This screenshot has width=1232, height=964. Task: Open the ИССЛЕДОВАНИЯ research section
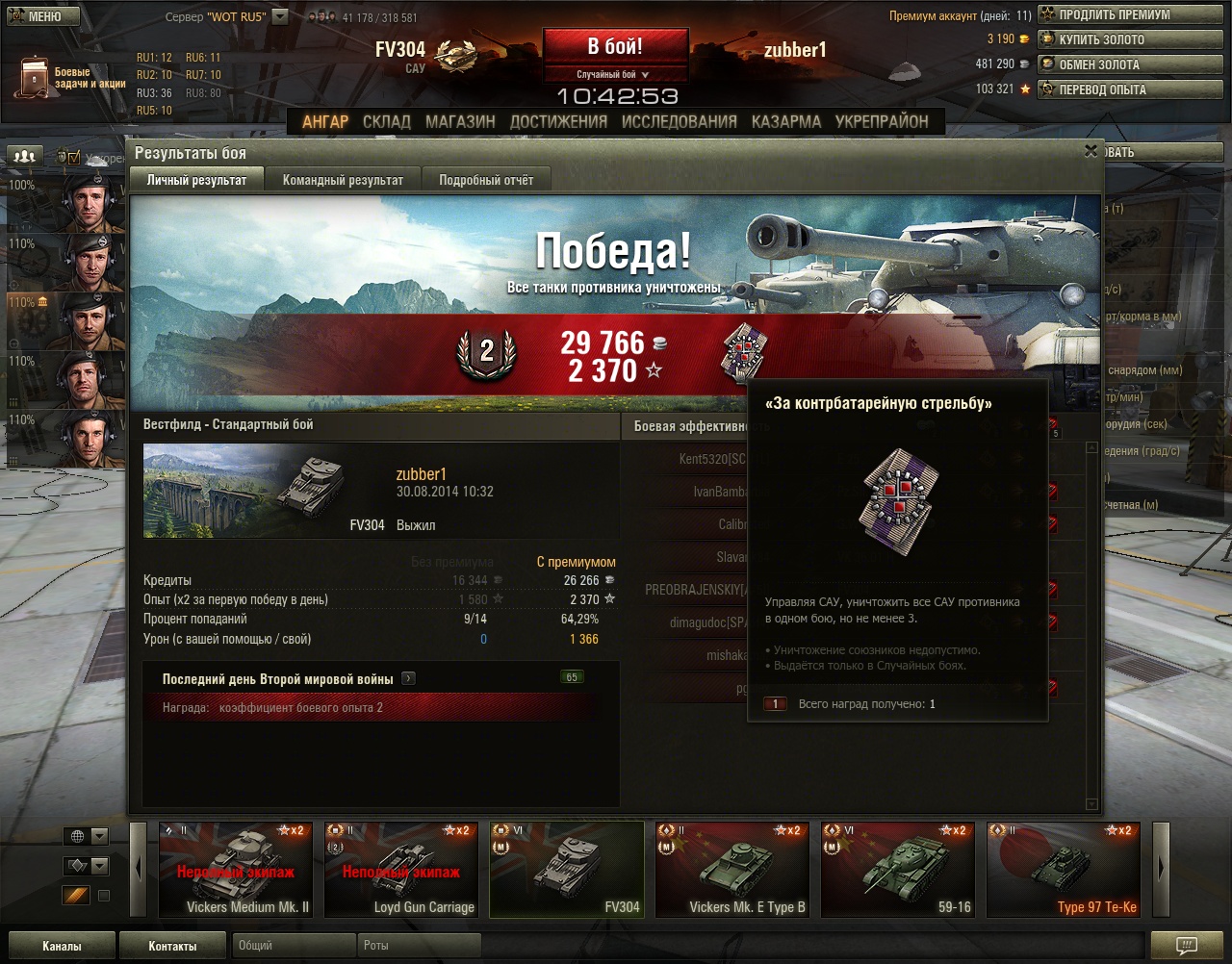pyautogui.click(x=679, y=122)
